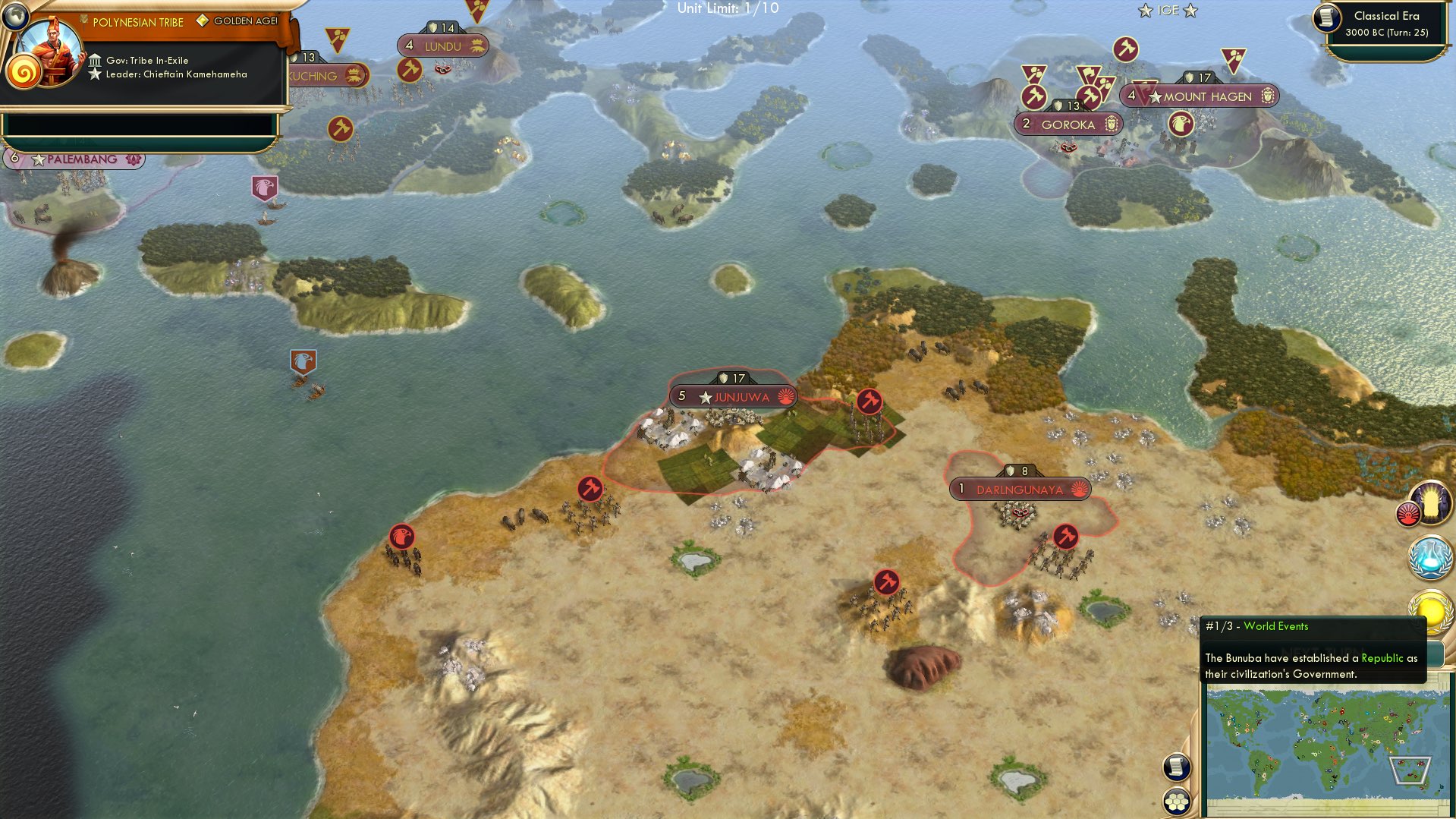
Task: Click the IGE star toggle at top center
Action: pos(1167,10)
